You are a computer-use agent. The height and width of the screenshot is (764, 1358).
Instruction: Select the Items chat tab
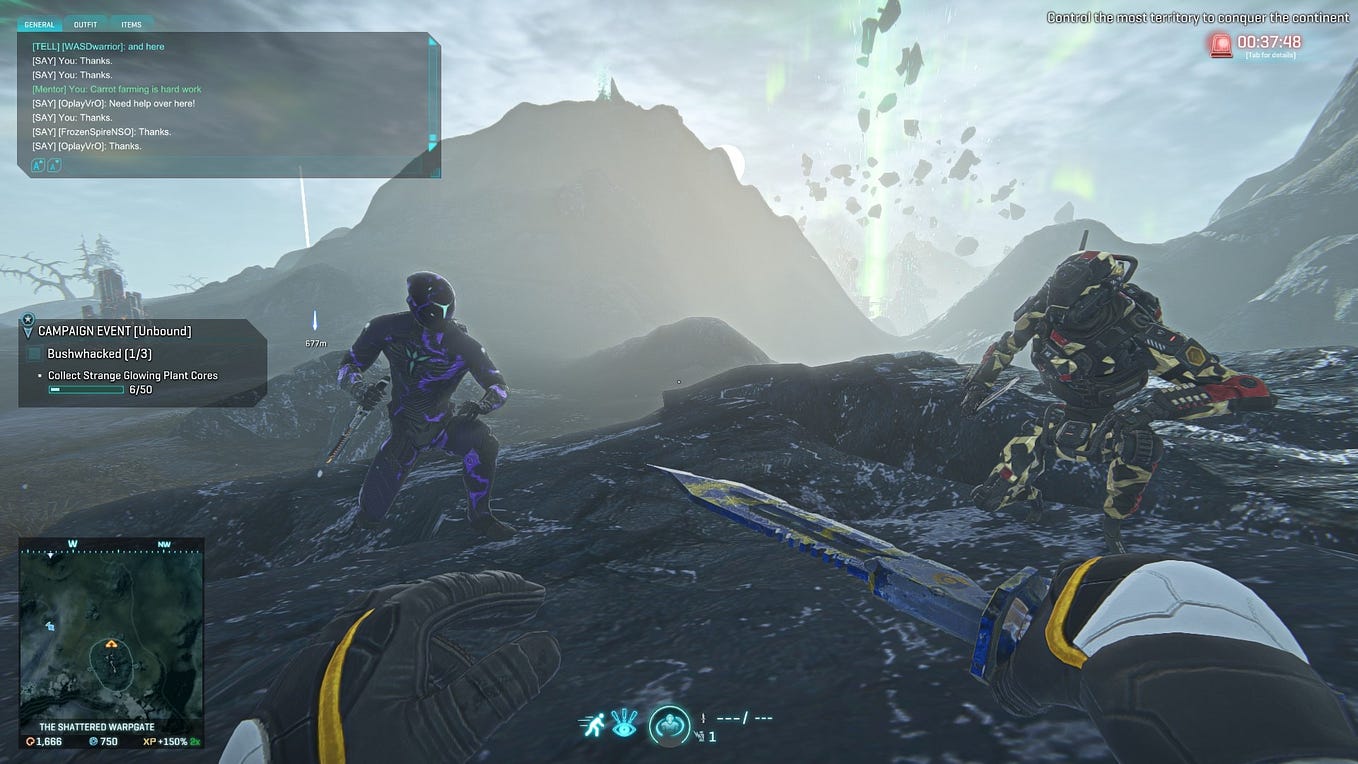coord(131,24)
